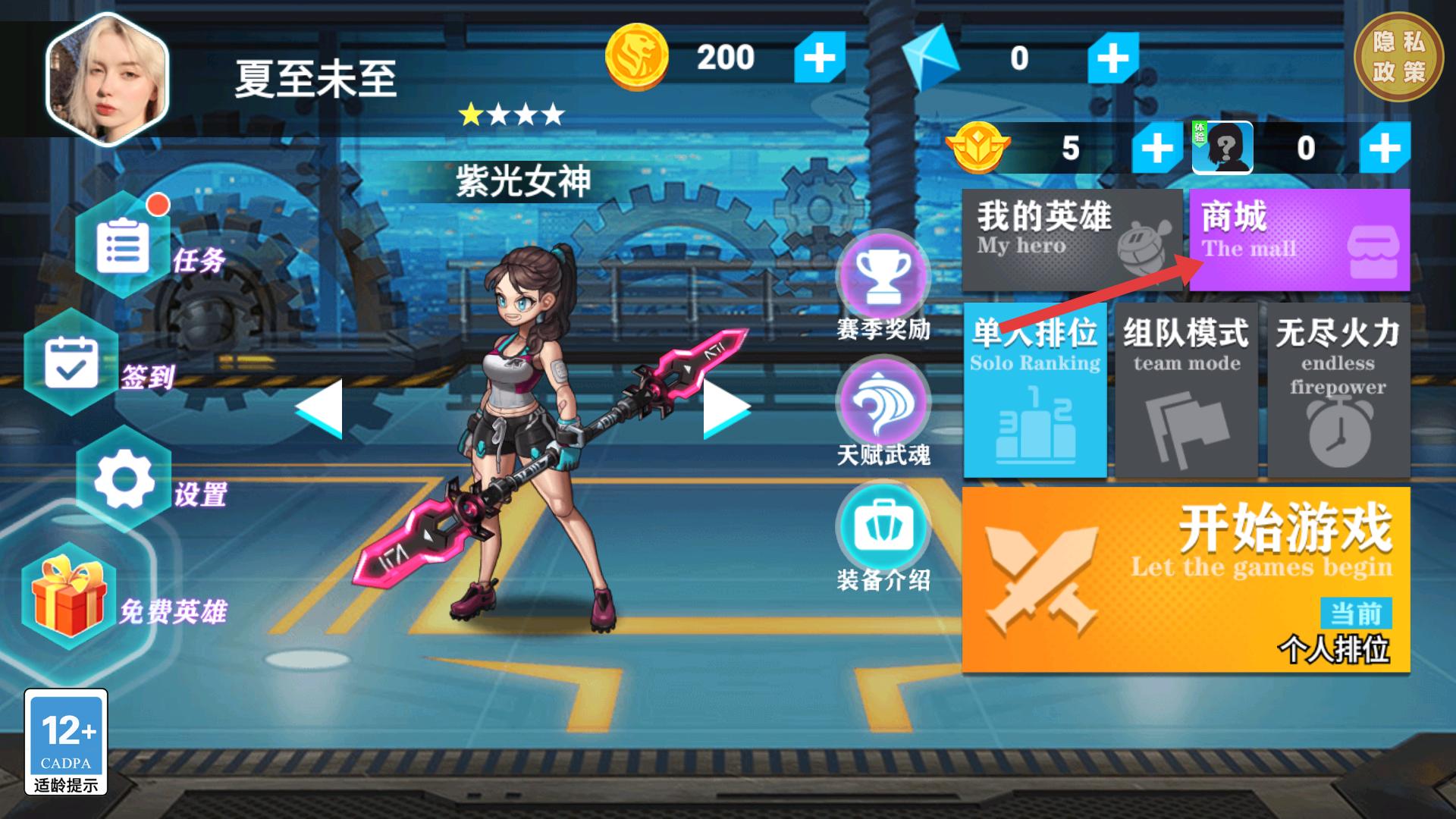Open the My hero panel
Image resolution: width=1456 pixels, height=819 pixels.
coord(1072,240)
